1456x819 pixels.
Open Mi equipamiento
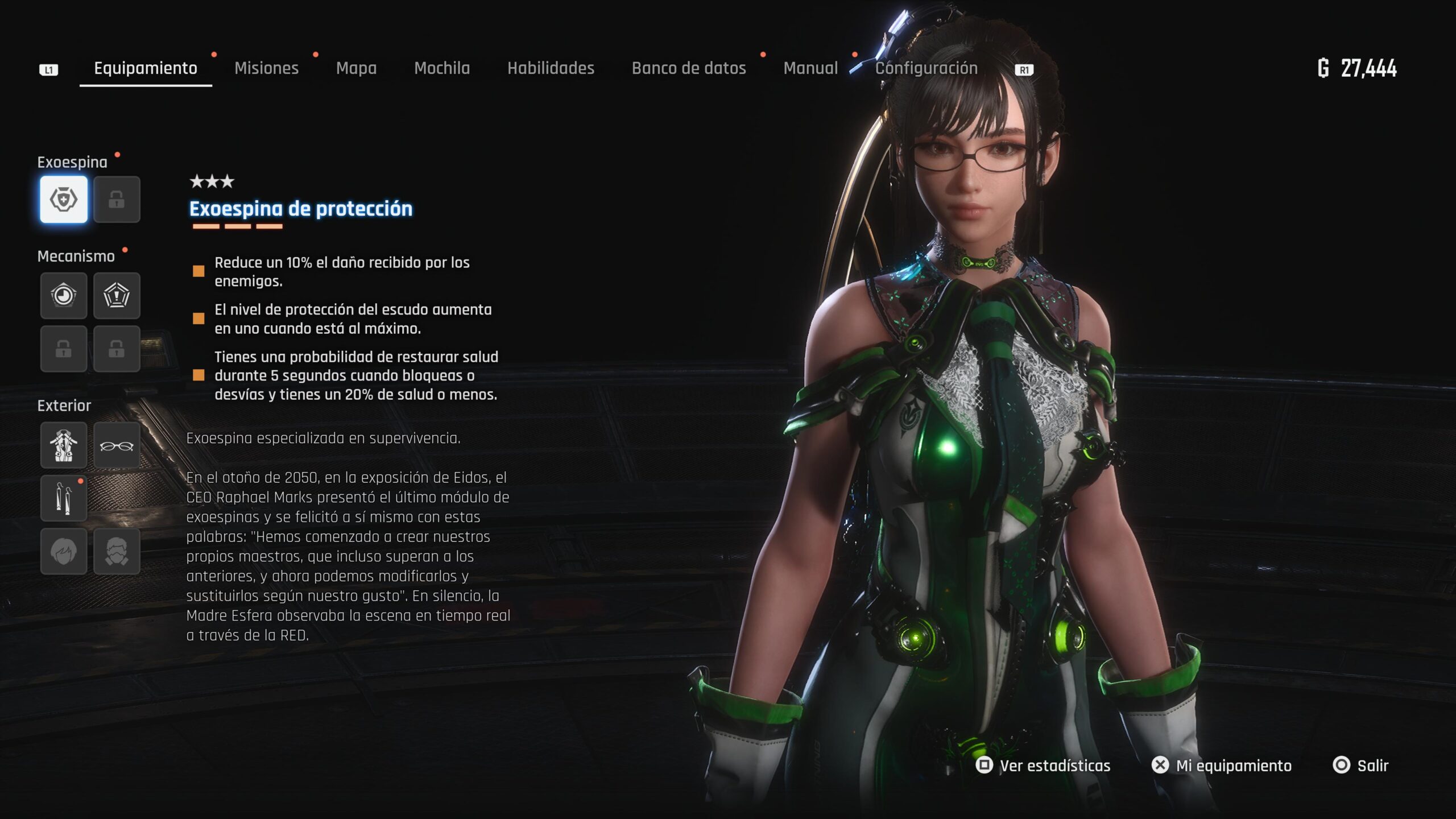click(1222, 766)
